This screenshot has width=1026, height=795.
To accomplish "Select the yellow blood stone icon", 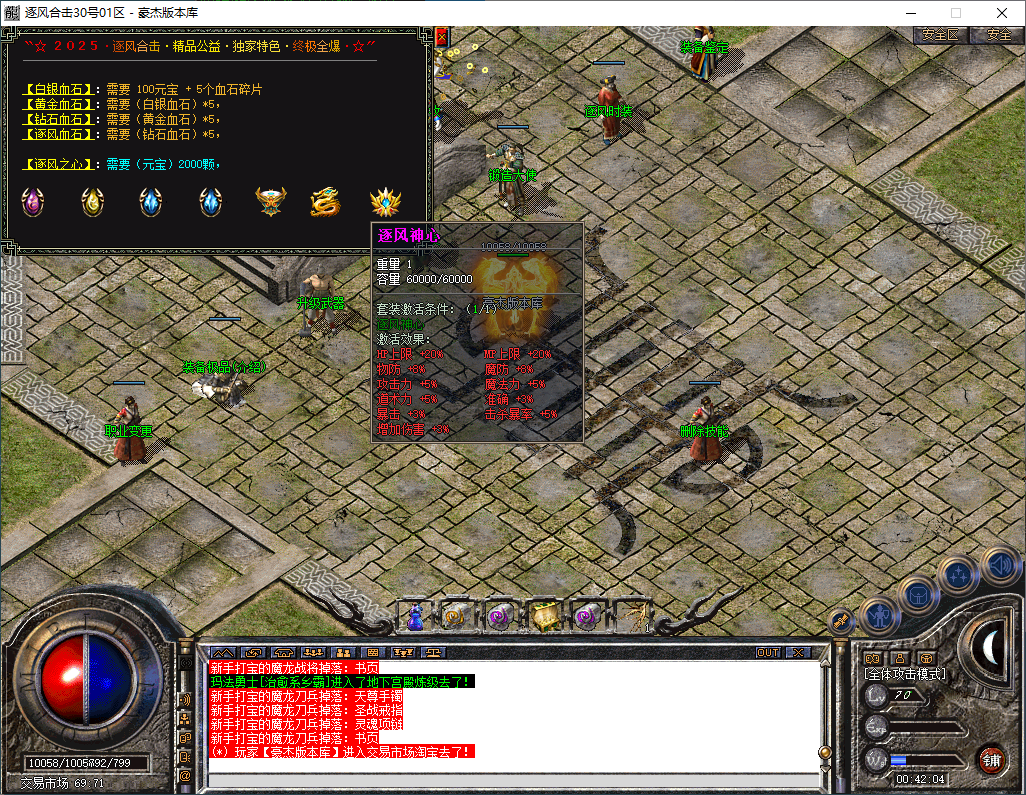I will (x=93, y=203).
